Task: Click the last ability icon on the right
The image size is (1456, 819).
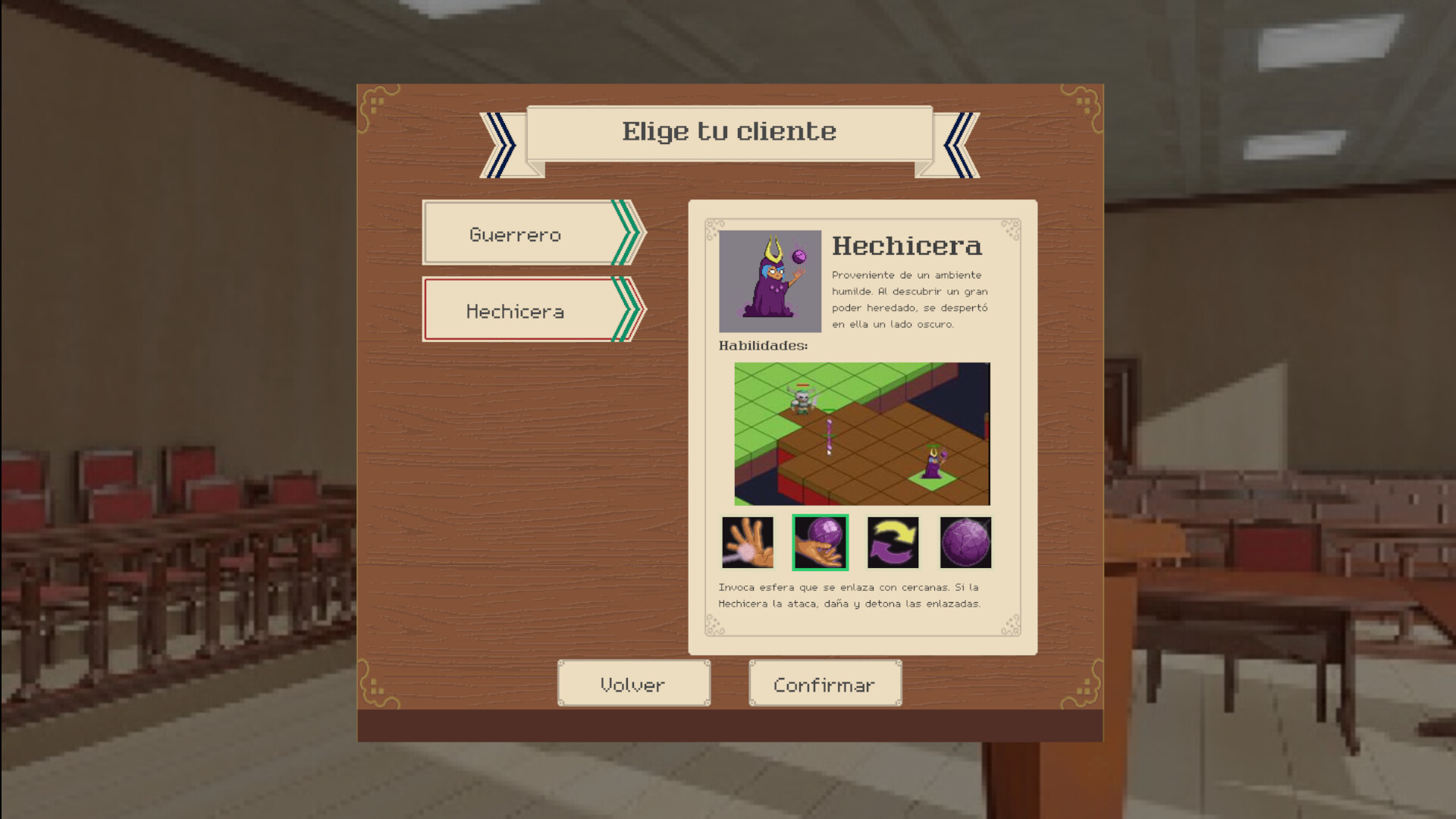Action: tap(965, 542)
